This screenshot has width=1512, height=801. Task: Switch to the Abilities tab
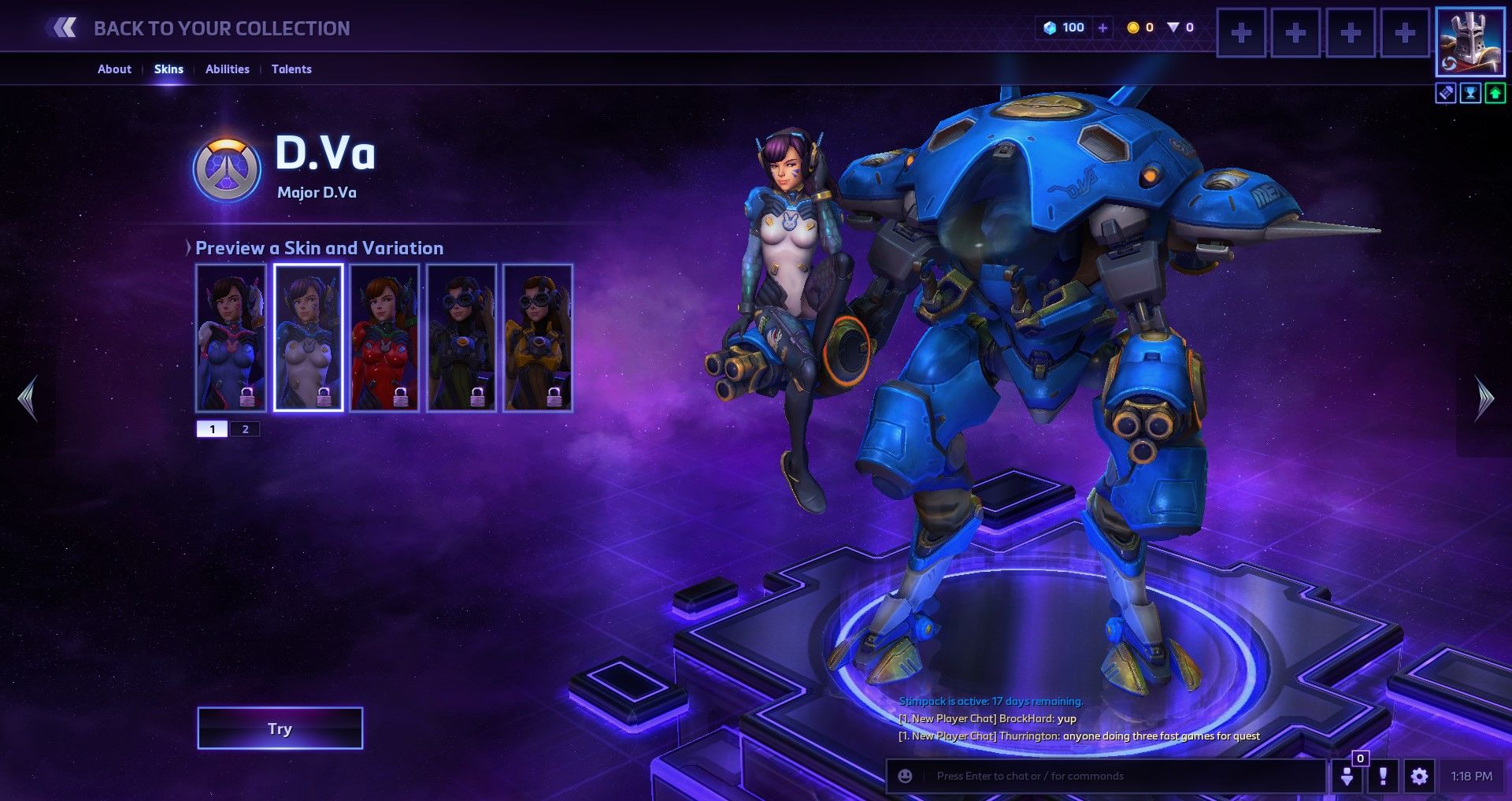(227, 69)
